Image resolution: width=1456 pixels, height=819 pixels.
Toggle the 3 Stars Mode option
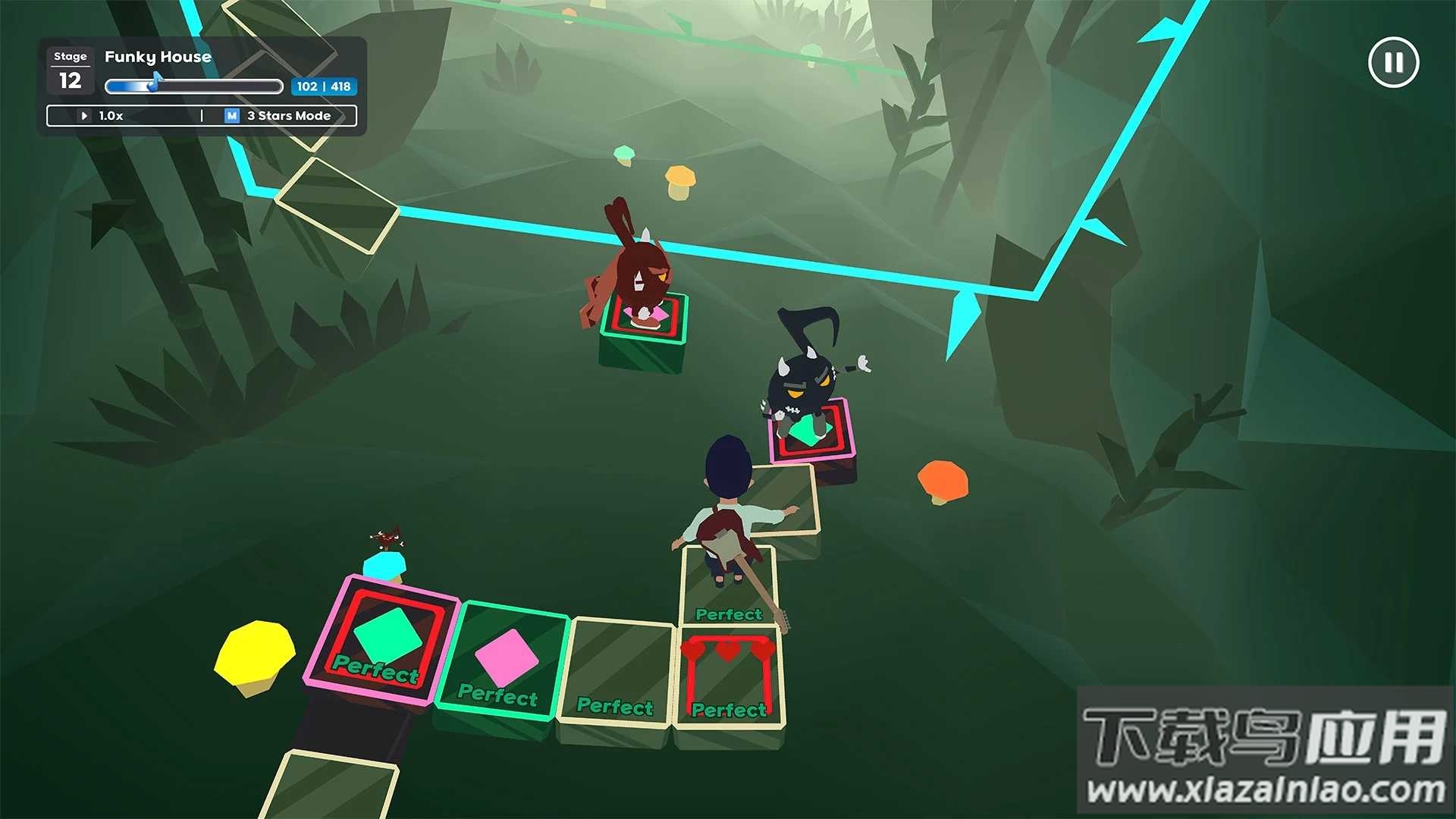279,116
